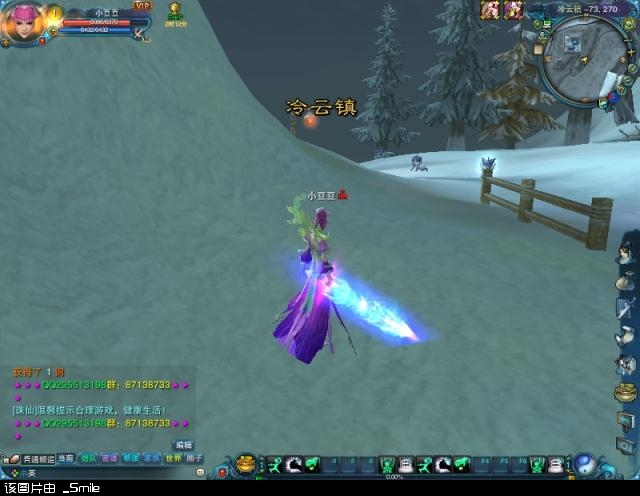Switch to the 世界 chat tab

click(x=174, y=458)
